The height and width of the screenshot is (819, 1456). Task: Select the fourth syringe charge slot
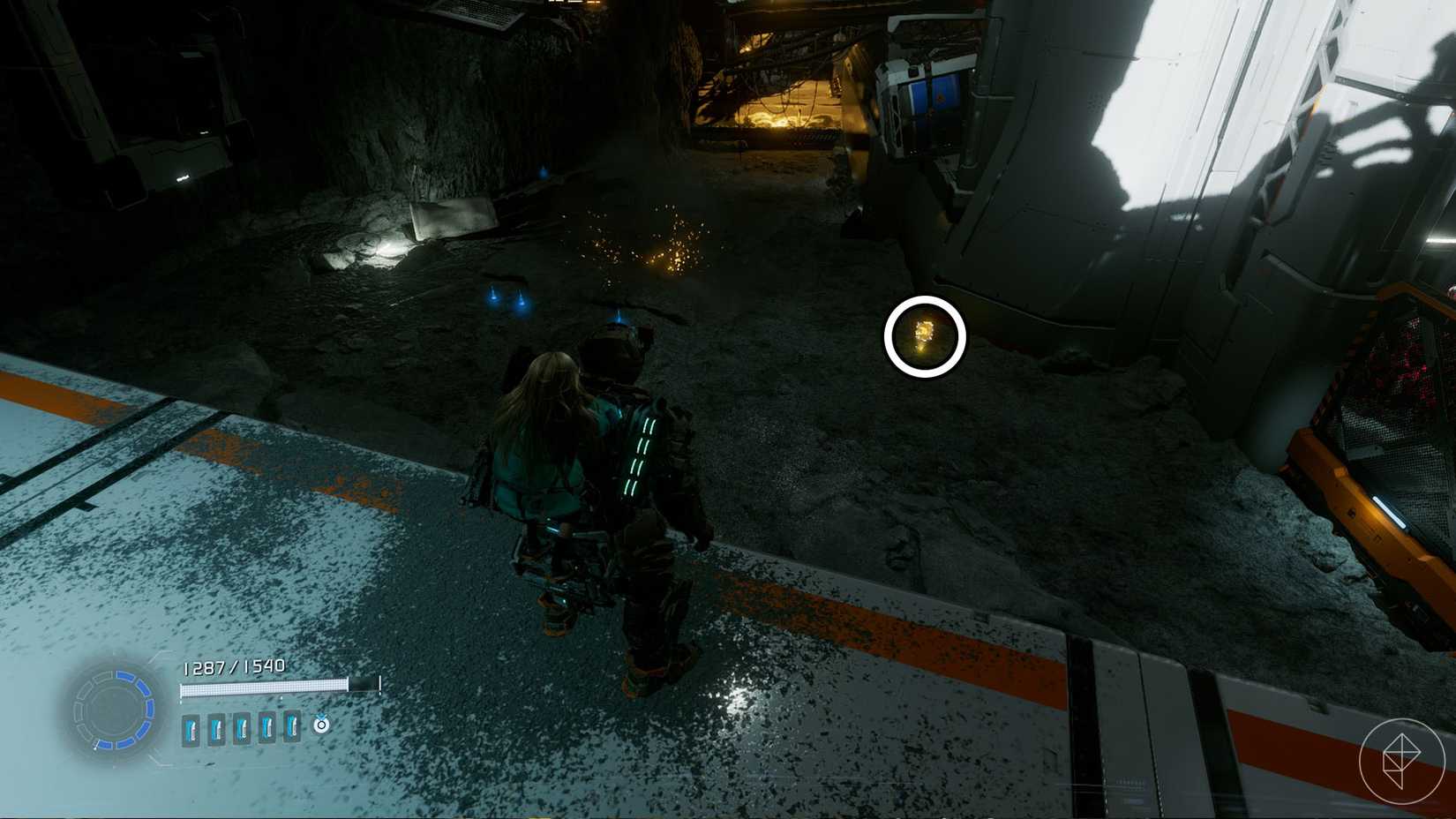266,728
